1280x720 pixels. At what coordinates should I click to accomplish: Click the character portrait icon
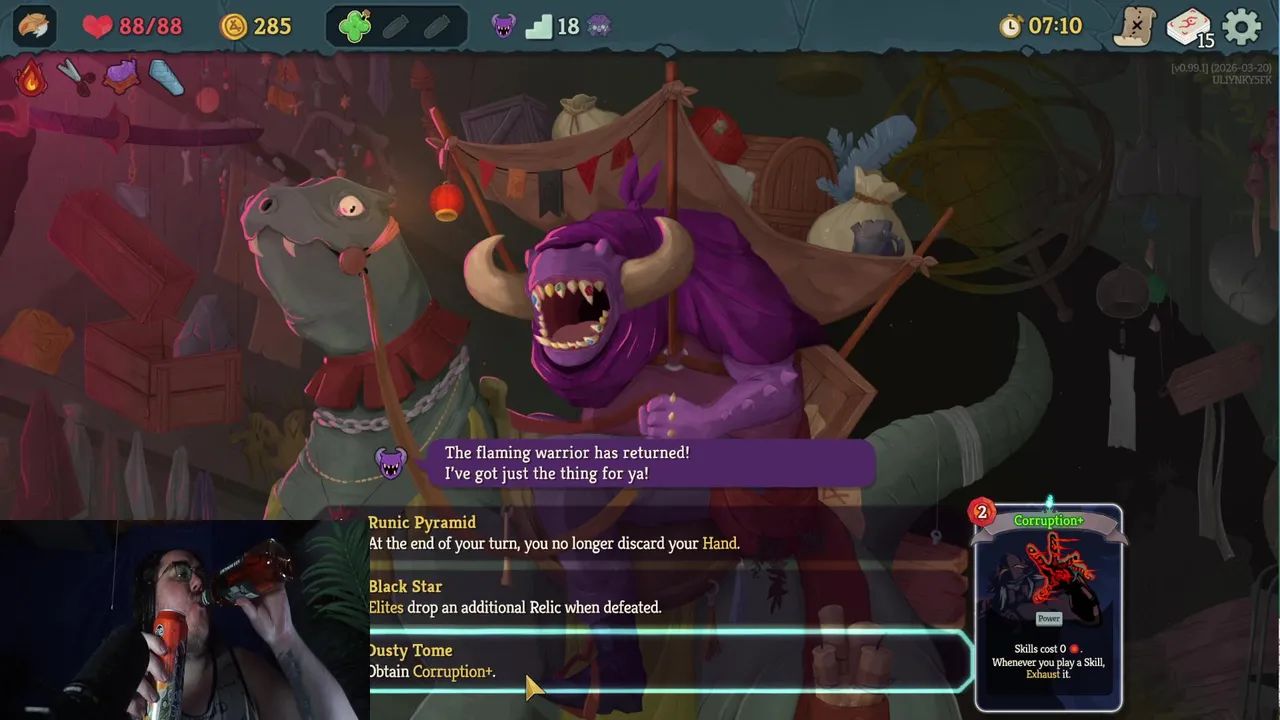point(34,26)
